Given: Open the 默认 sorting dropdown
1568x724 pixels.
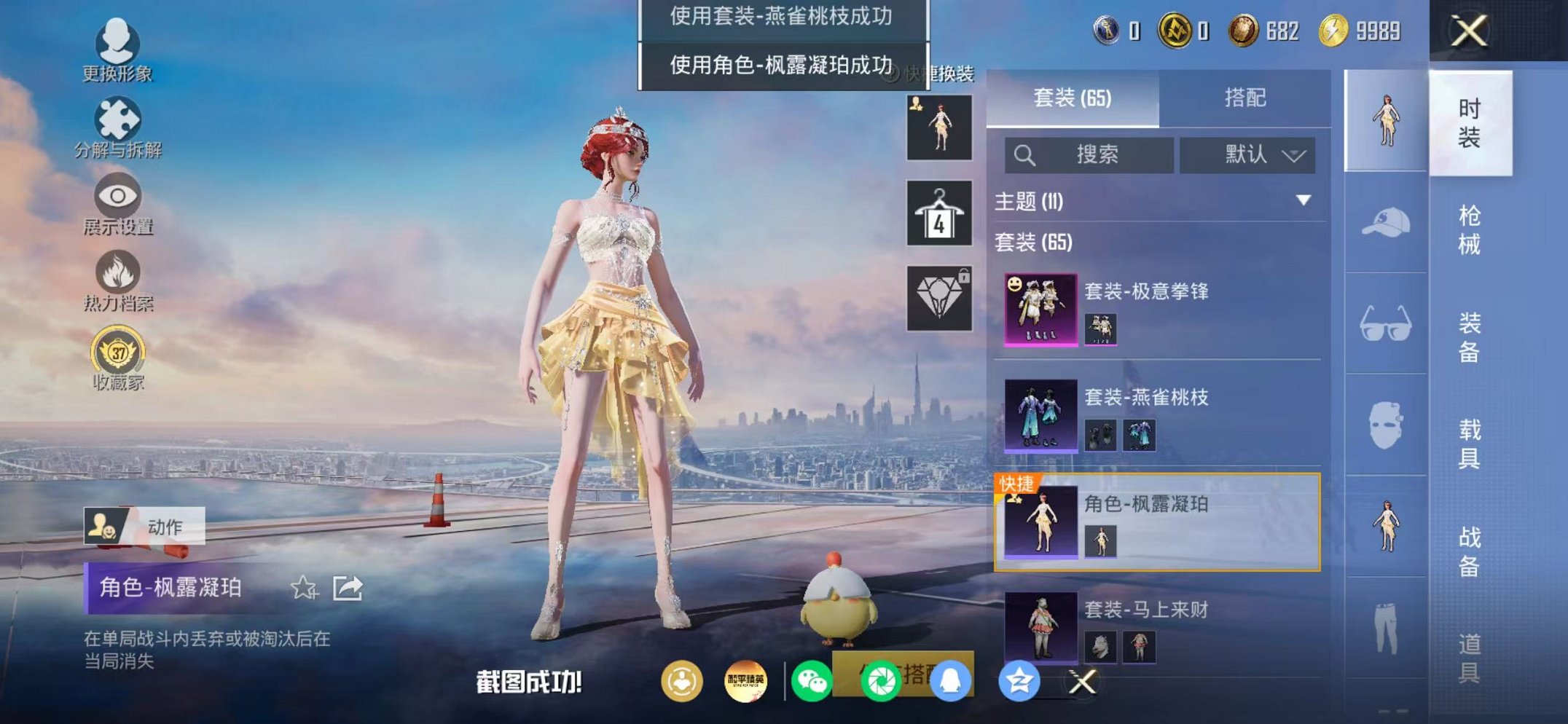Looking at the screenshot, I should coord(1248,154).
